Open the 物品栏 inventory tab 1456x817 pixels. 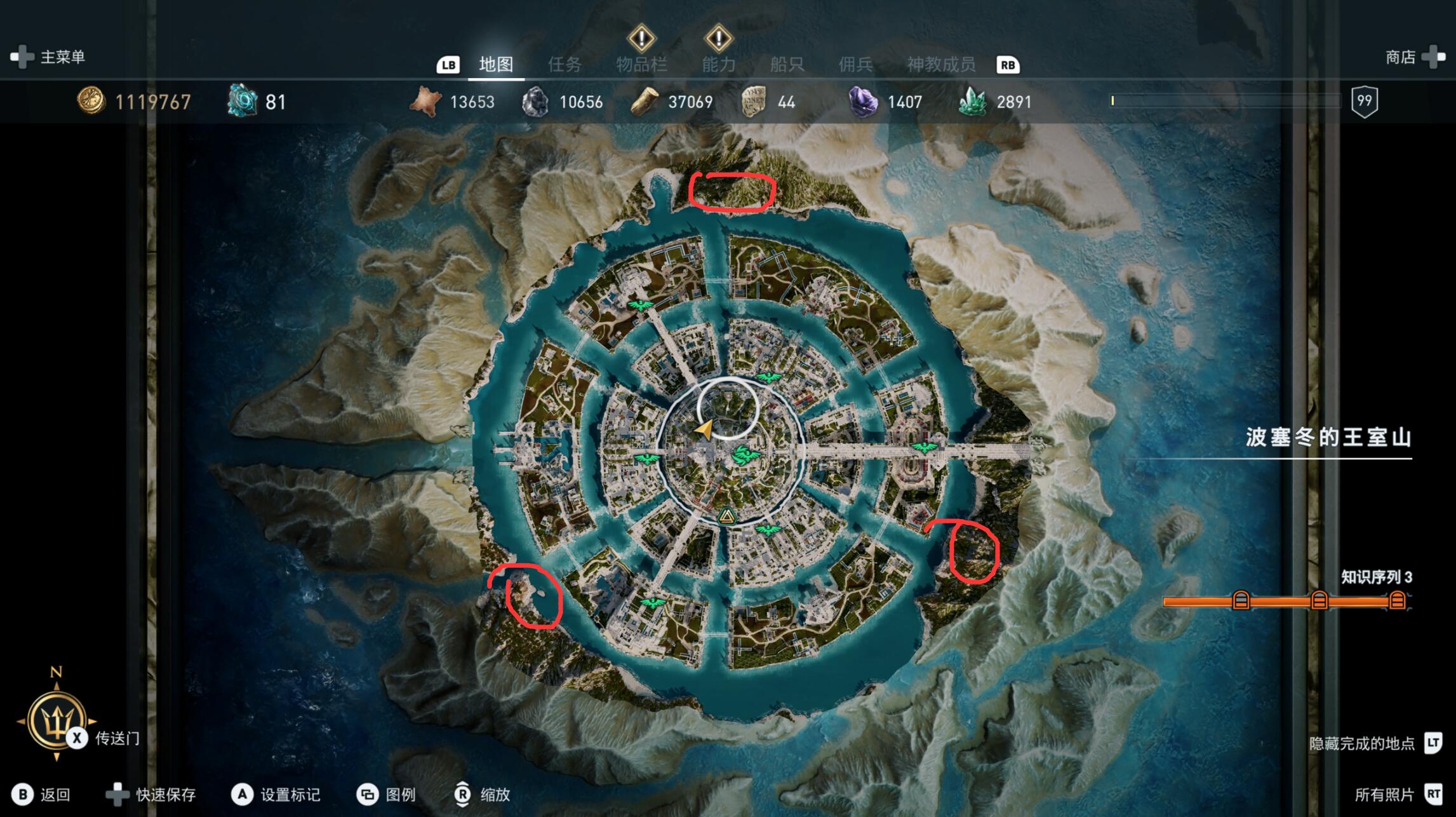pos(641,64)
